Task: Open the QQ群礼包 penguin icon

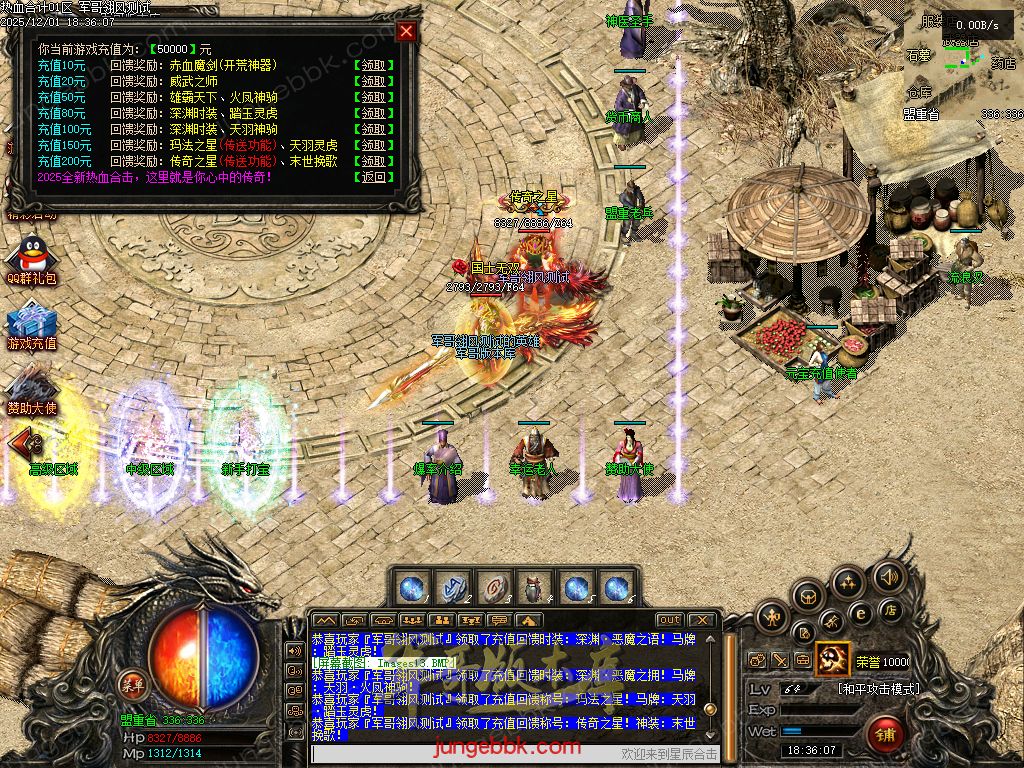Action: (x=30, y=257)
